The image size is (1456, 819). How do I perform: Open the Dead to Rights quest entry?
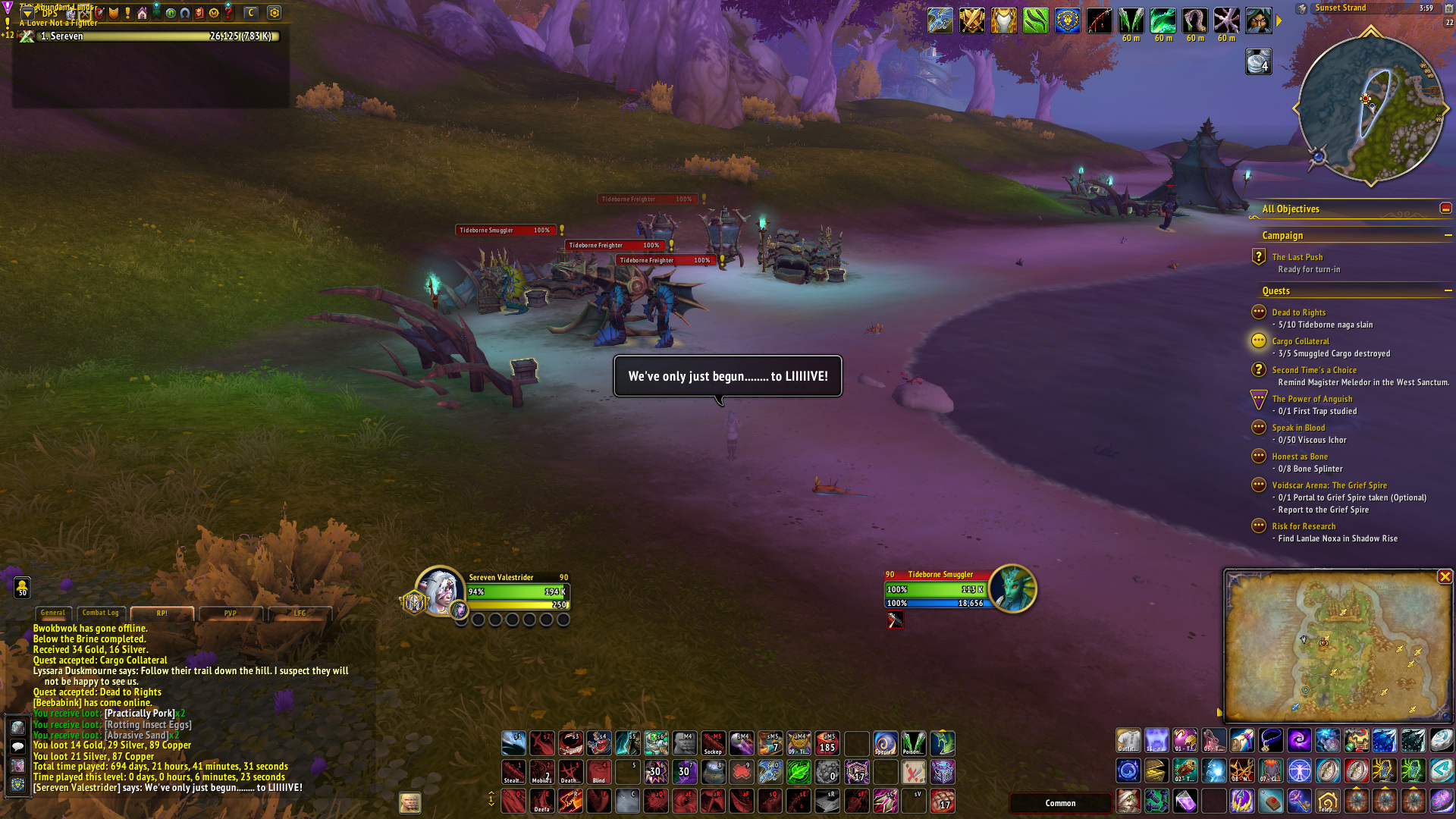[1298, 312]
